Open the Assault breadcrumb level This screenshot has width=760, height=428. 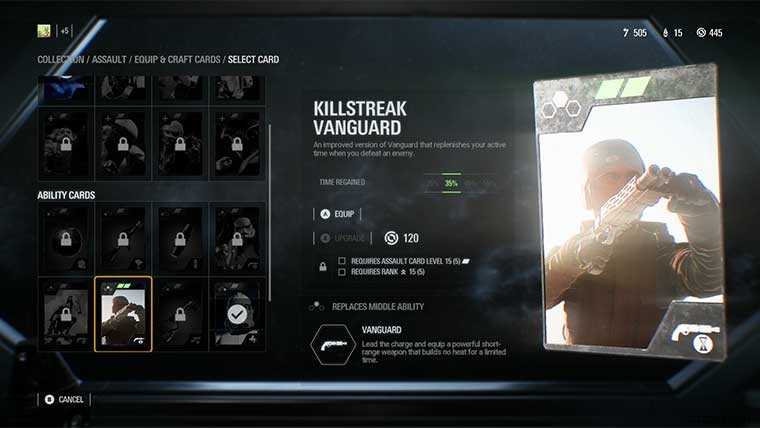110,60
